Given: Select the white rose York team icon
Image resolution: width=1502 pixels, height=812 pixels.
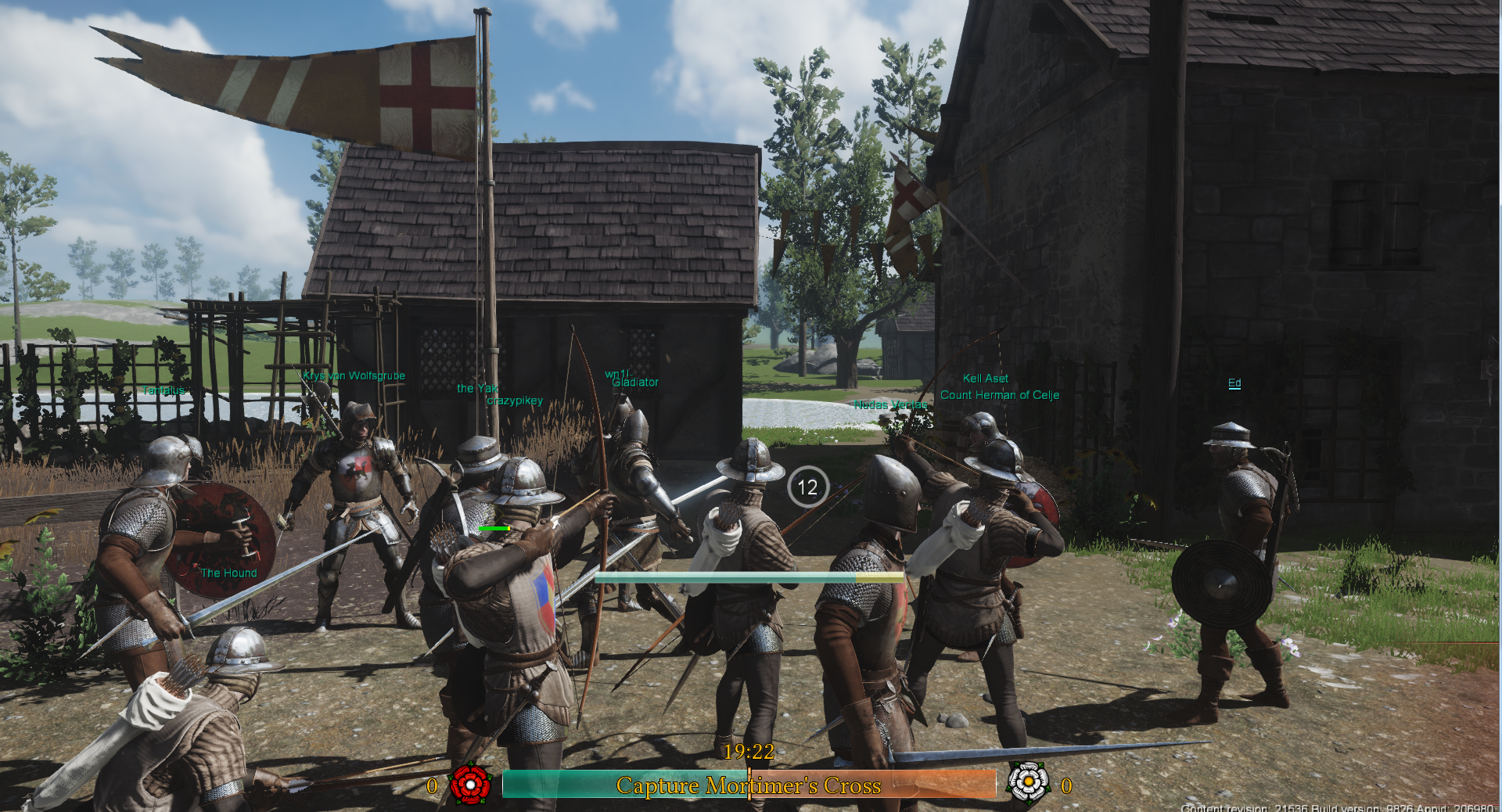Looking at the screenshot, I should (x=1028, y=782).
